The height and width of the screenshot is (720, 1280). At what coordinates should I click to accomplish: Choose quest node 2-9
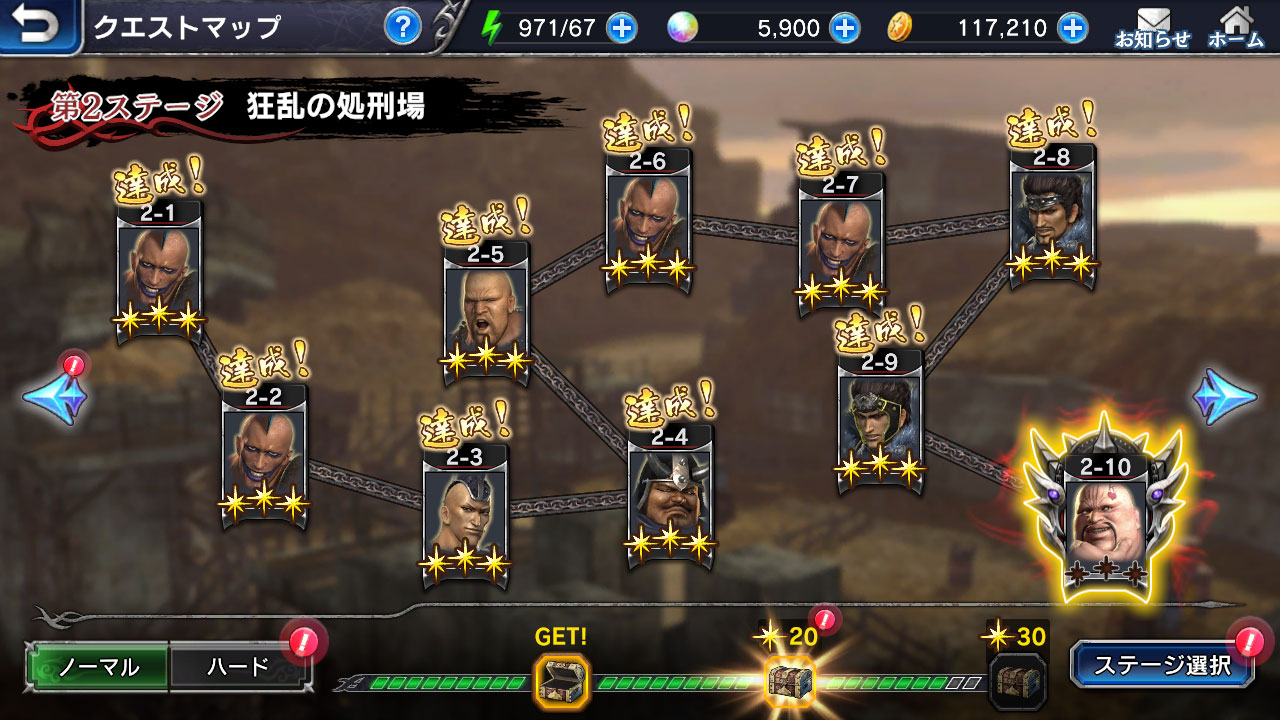click(880, 420)
